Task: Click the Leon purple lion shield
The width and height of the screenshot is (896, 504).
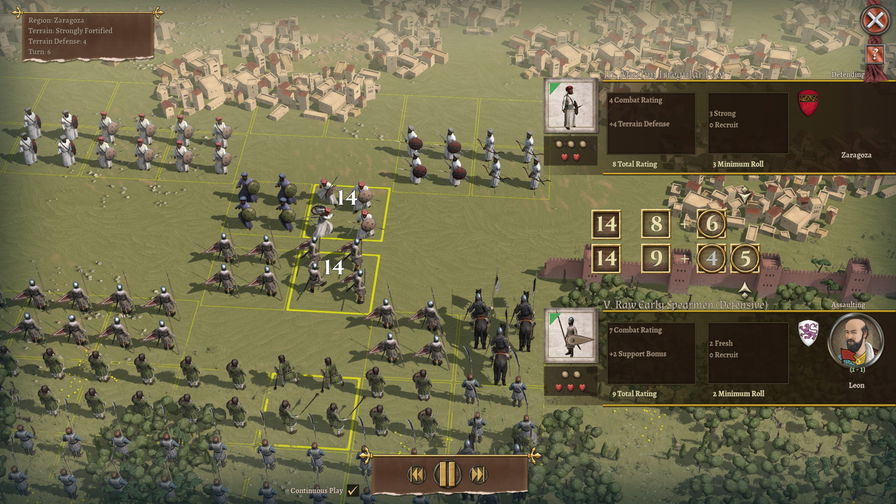Action: coord(808,332)
